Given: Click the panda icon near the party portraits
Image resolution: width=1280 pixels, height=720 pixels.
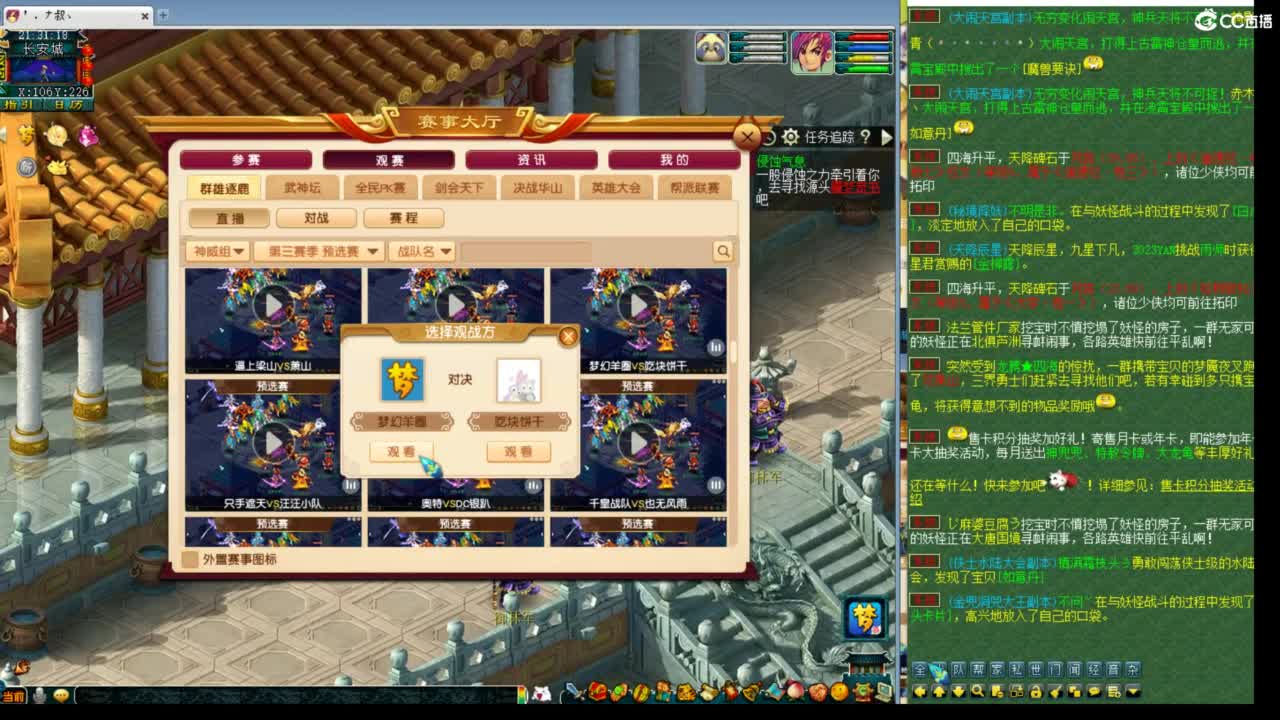Looking at the screenshot, I should [710, 46].
